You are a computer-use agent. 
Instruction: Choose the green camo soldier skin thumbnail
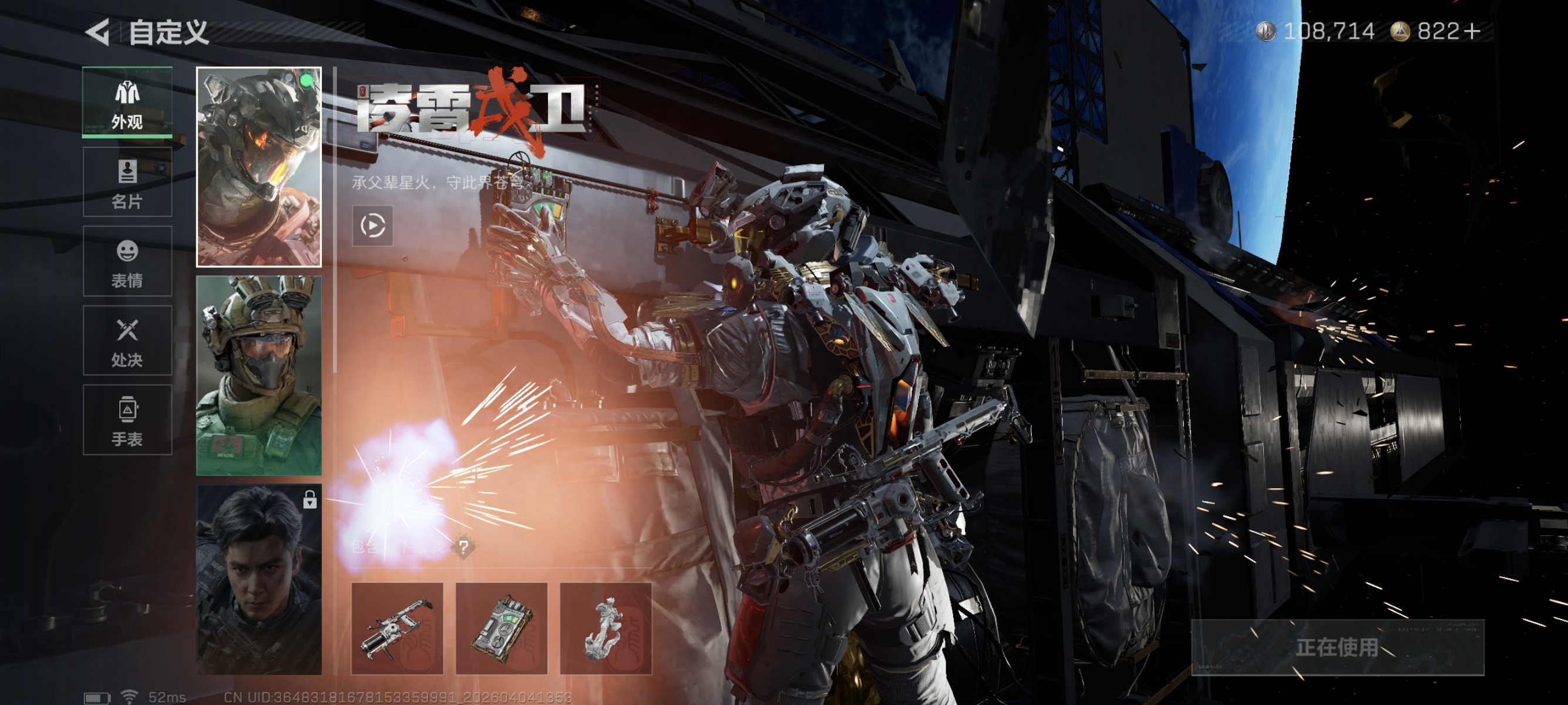[259, 375]
